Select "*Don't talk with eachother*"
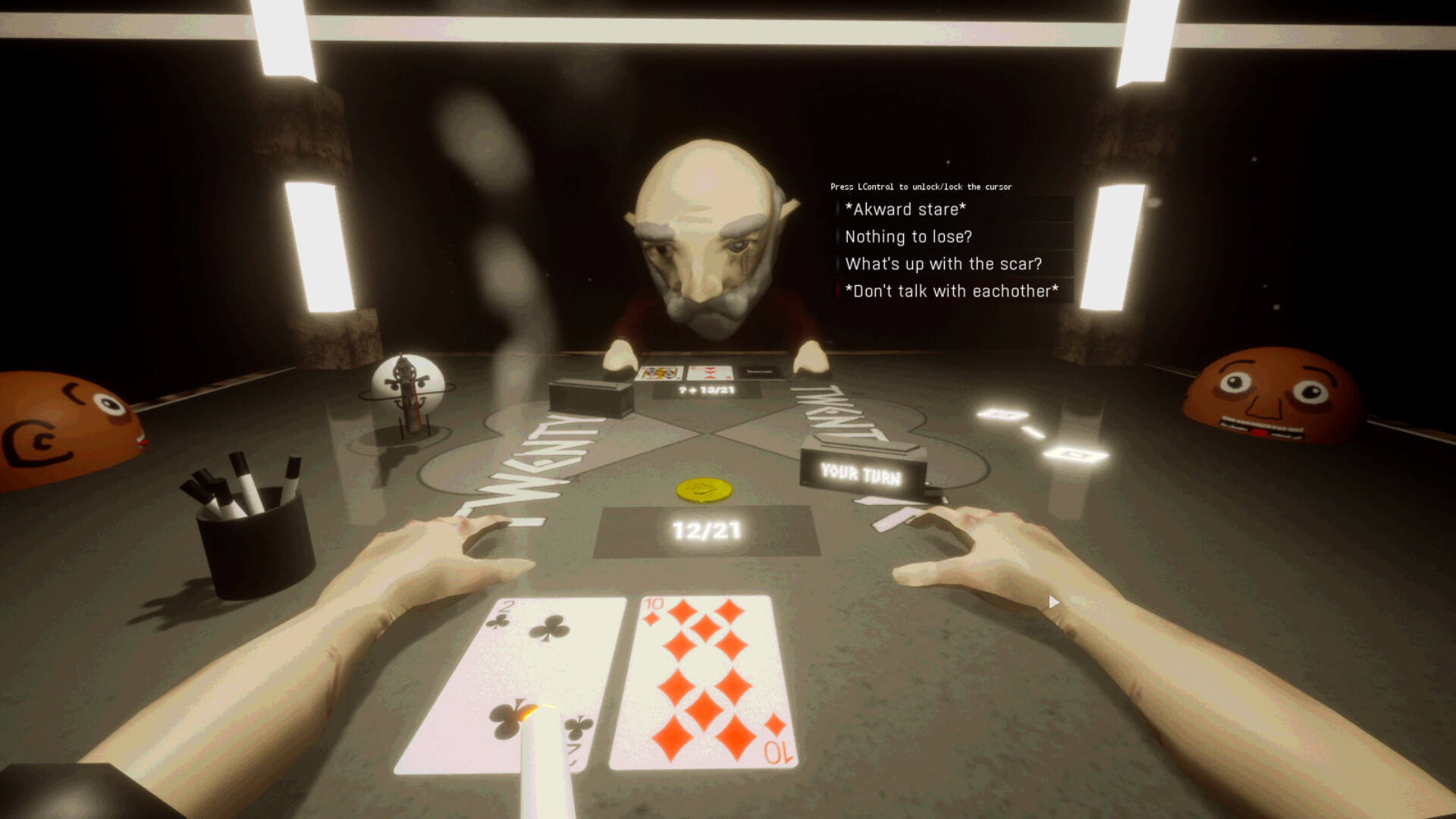This screenshot has height=819, width=1456. (x=950, y=291)
